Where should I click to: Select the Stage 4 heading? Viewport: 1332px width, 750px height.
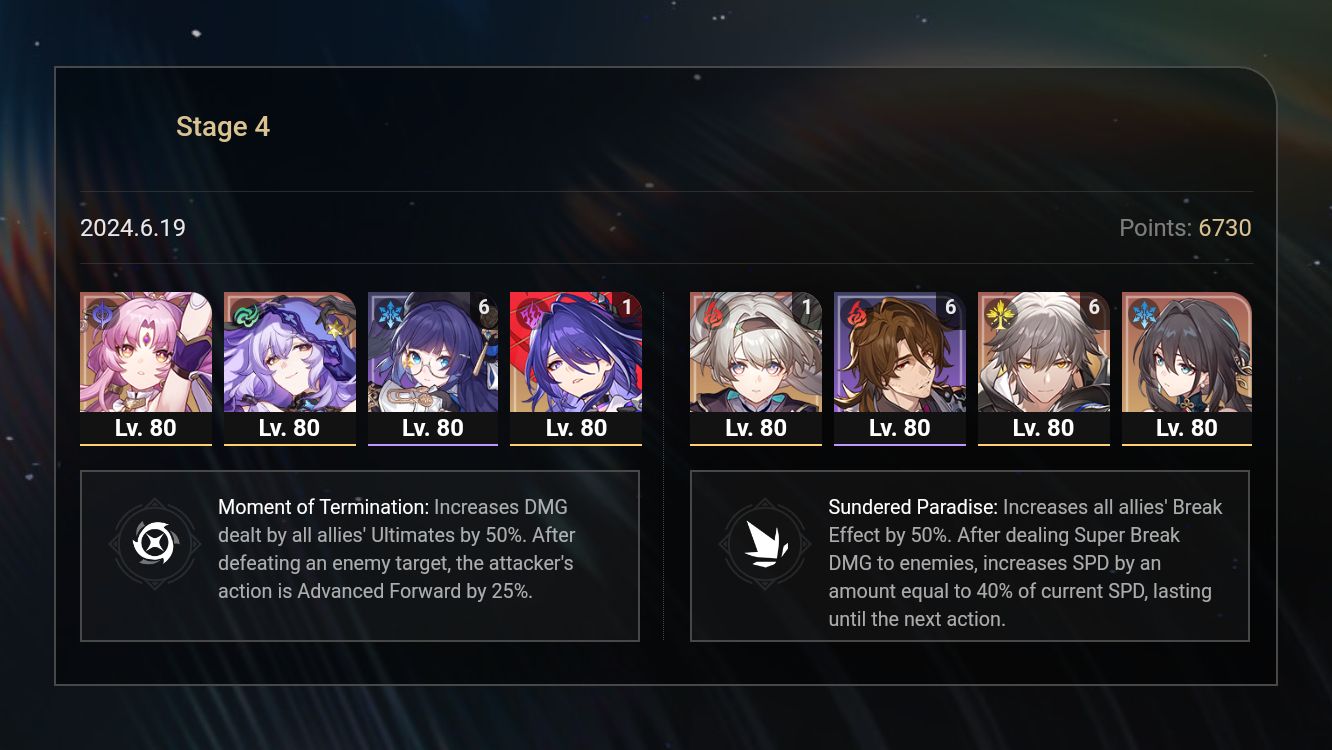[x=223, y=126]
